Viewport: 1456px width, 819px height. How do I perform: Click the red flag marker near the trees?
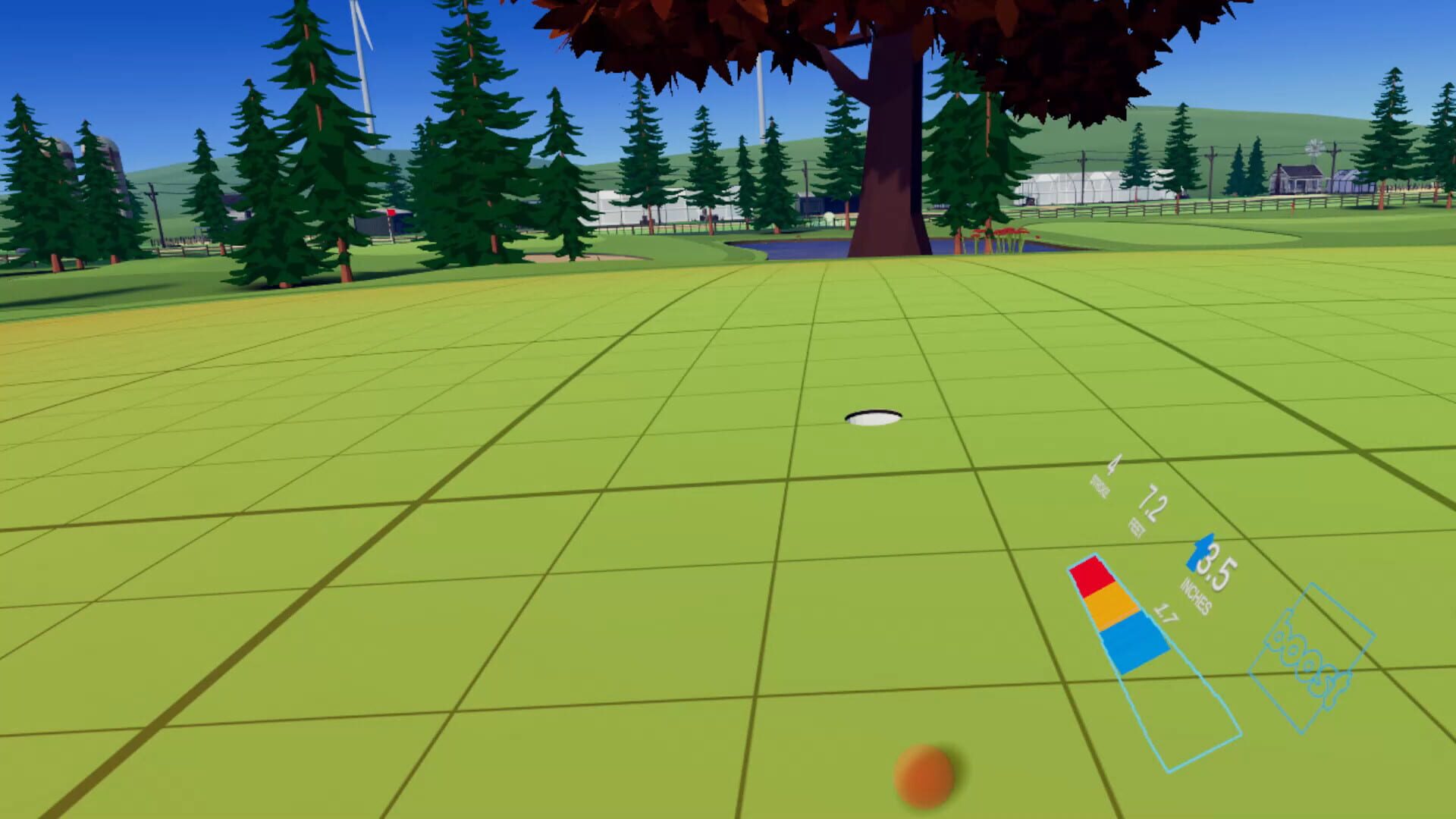(x=391, y=212)
